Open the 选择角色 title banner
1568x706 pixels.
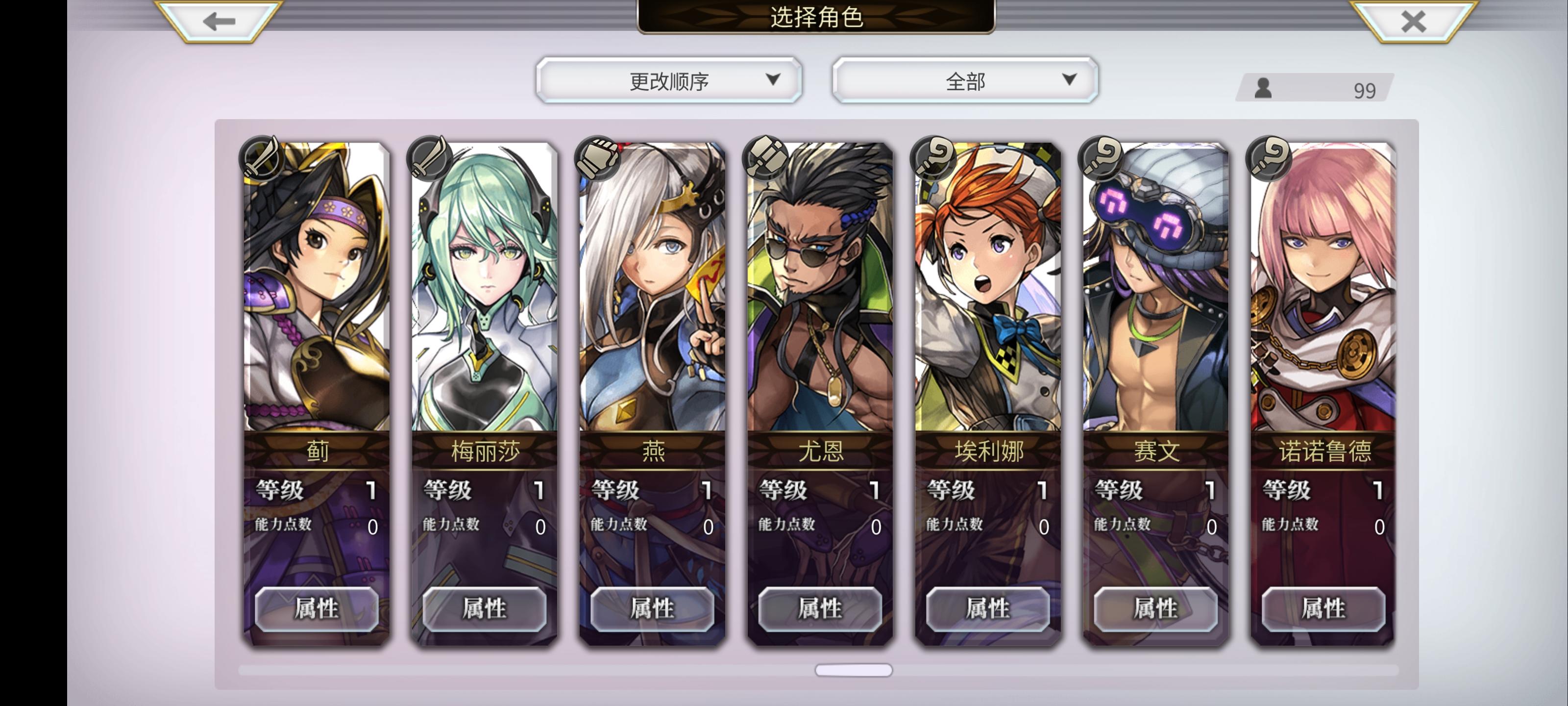tap(816, 18)
